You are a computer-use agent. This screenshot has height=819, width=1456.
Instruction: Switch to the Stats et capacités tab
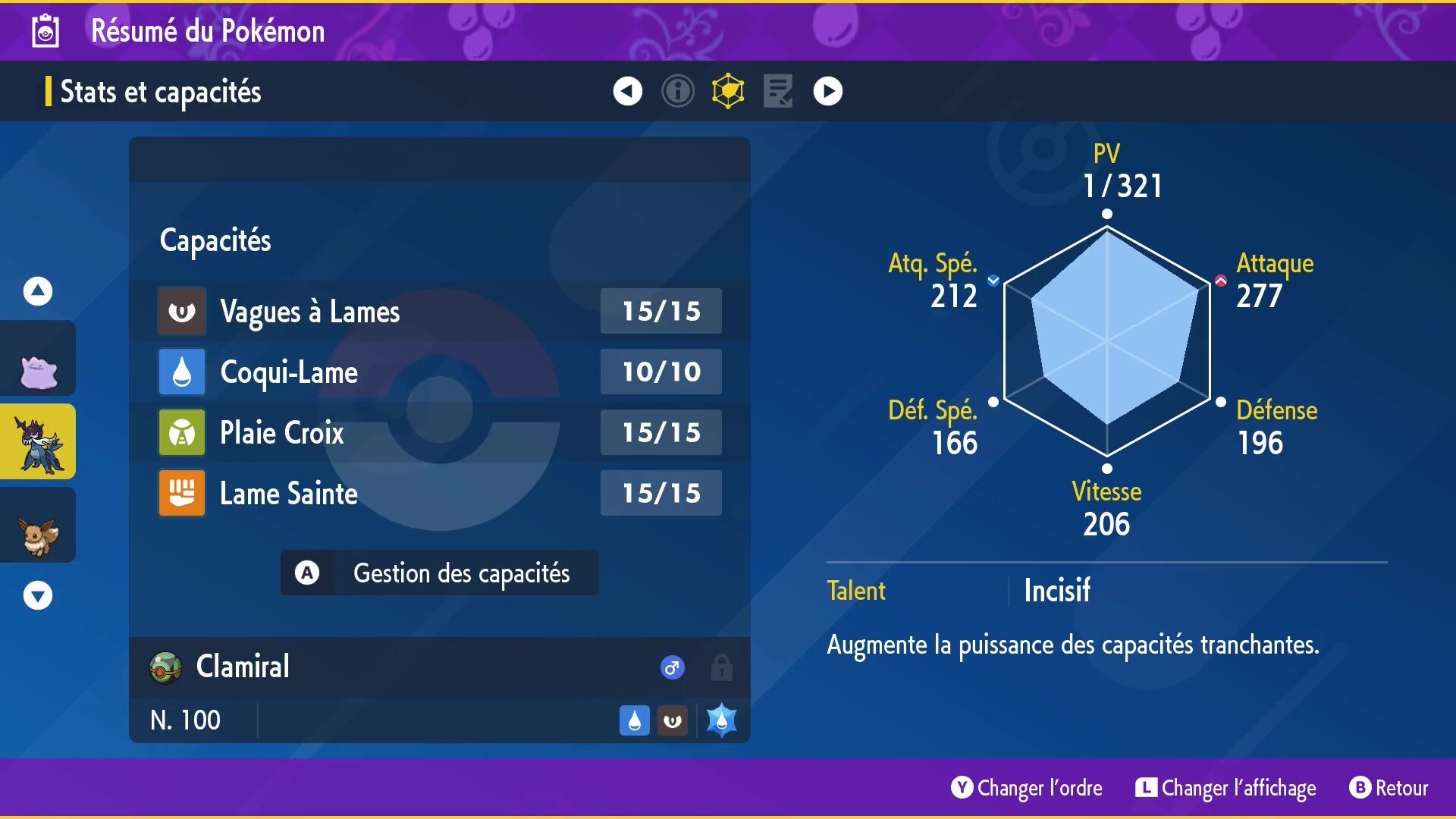(x=162, y=92)
